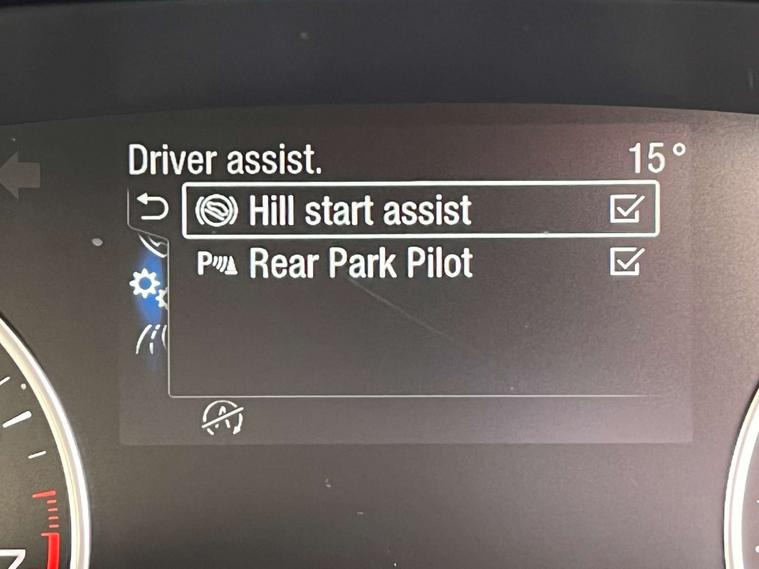
Task: Select the Hill start assist entry
Action: point(360,211)
